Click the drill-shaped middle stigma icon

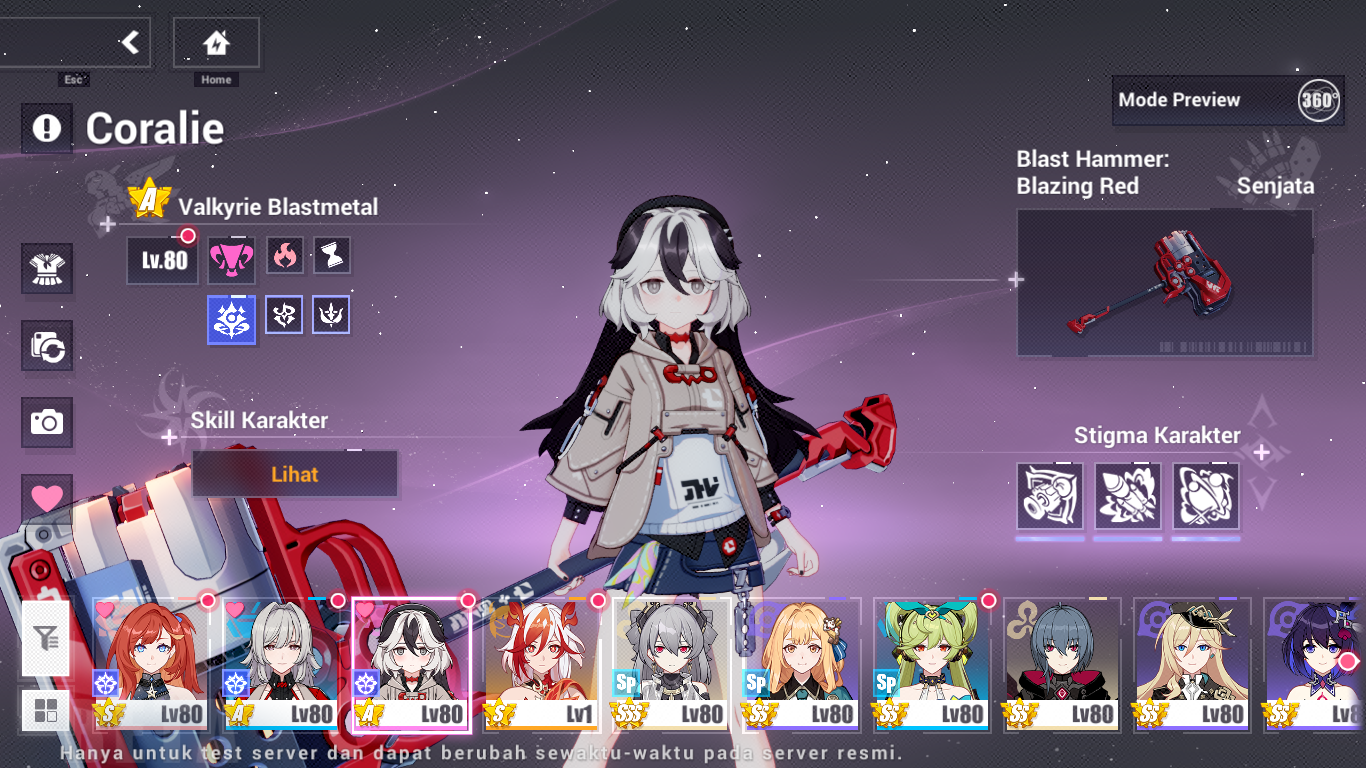point(1127,498)
